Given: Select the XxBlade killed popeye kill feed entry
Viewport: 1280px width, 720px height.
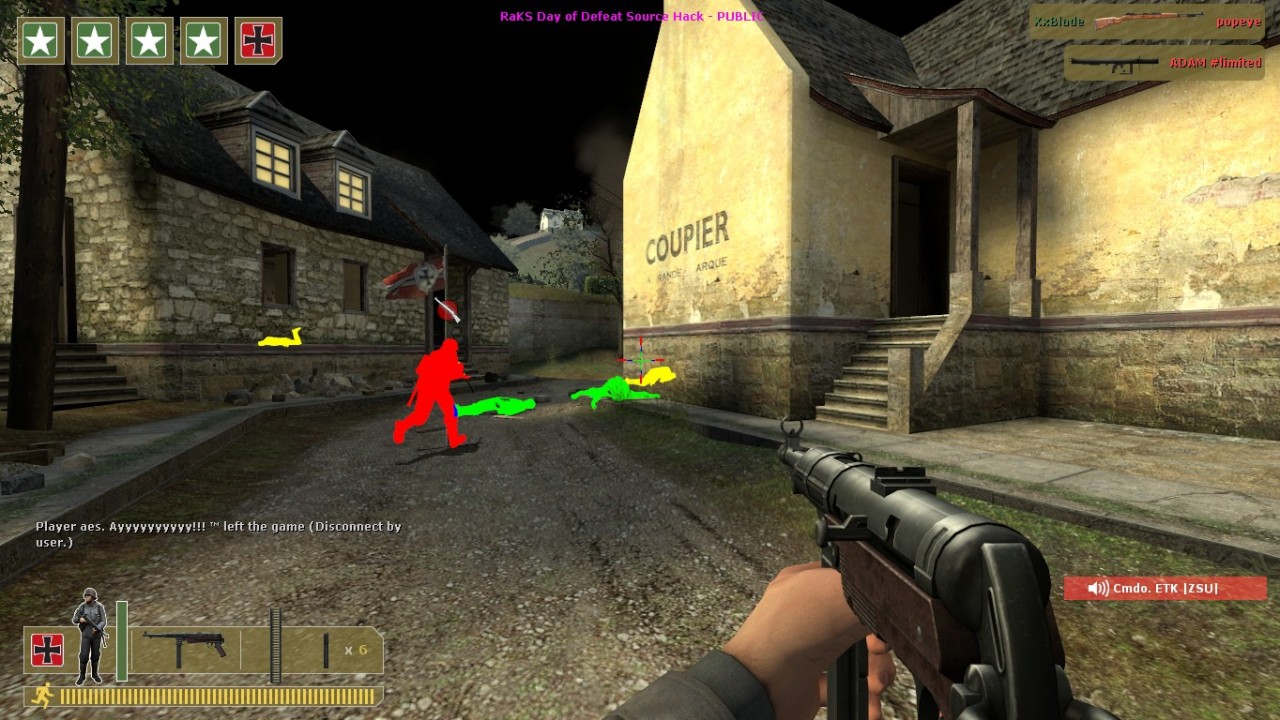Looking at the screenshot, I should pos(1147,22).
